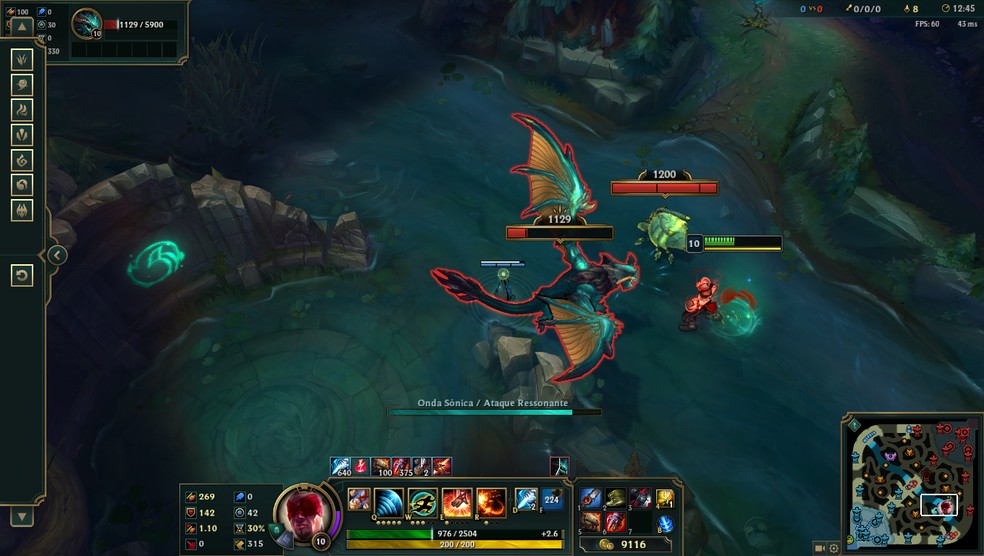
Task: Select the Flash spell showing 224 cooldown
Action: tap(552, 499)
